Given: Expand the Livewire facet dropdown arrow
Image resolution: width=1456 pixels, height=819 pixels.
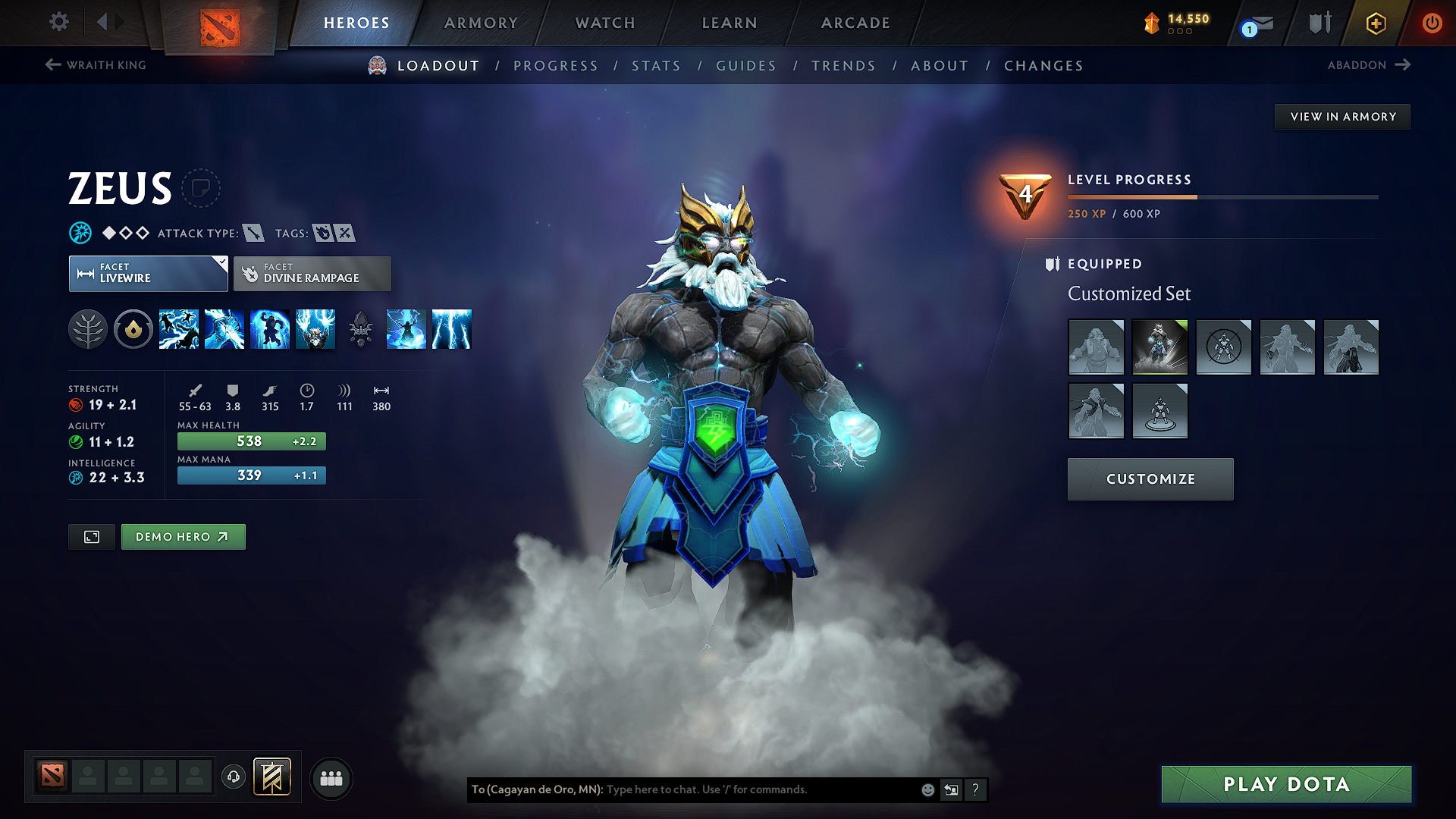Looking at the screenshot, I should tap(221, 264).
